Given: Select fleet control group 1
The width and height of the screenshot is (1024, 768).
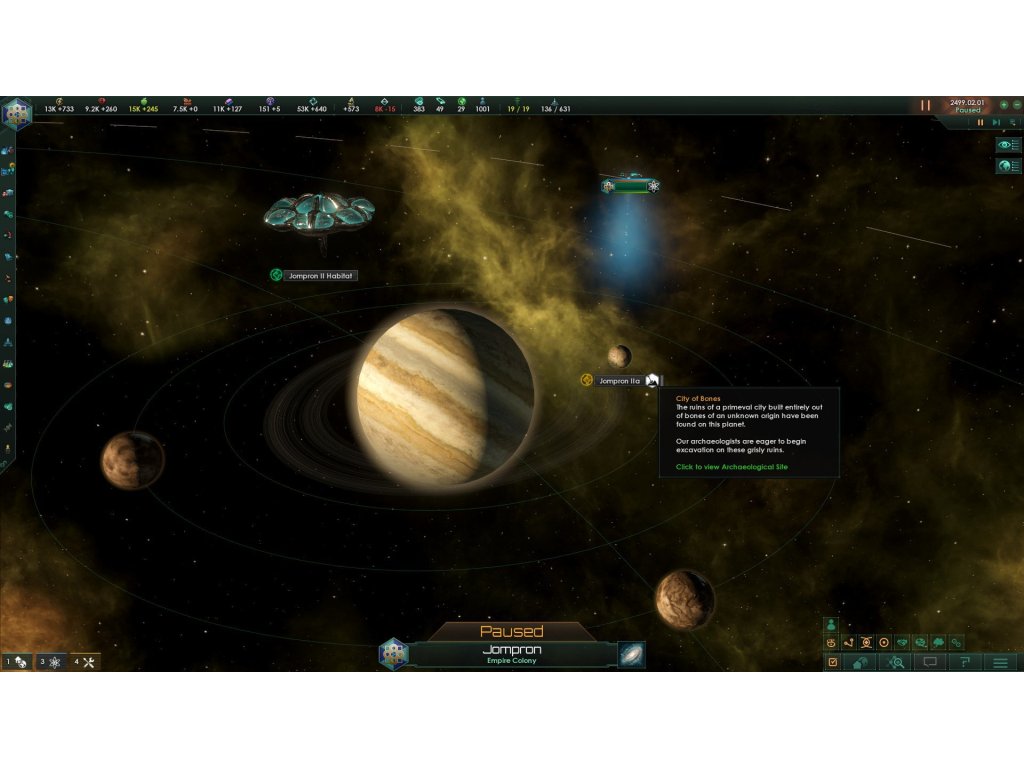Looking at the screenshot, I should click(x=17, y=661).
